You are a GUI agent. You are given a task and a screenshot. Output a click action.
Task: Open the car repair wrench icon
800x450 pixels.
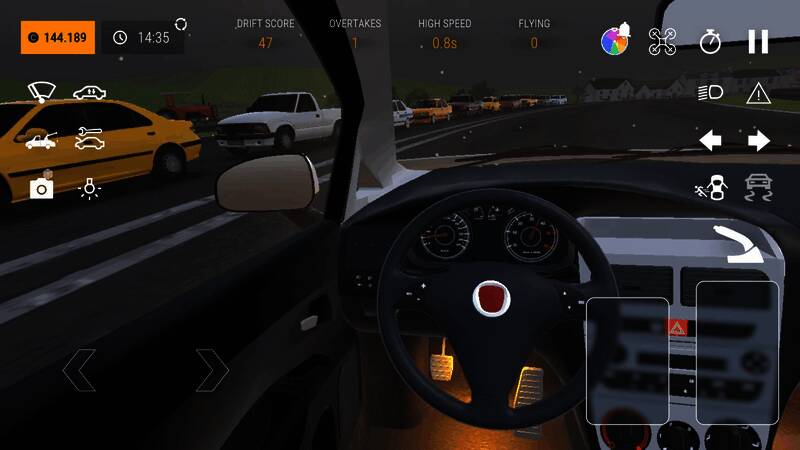click(89, 140)
